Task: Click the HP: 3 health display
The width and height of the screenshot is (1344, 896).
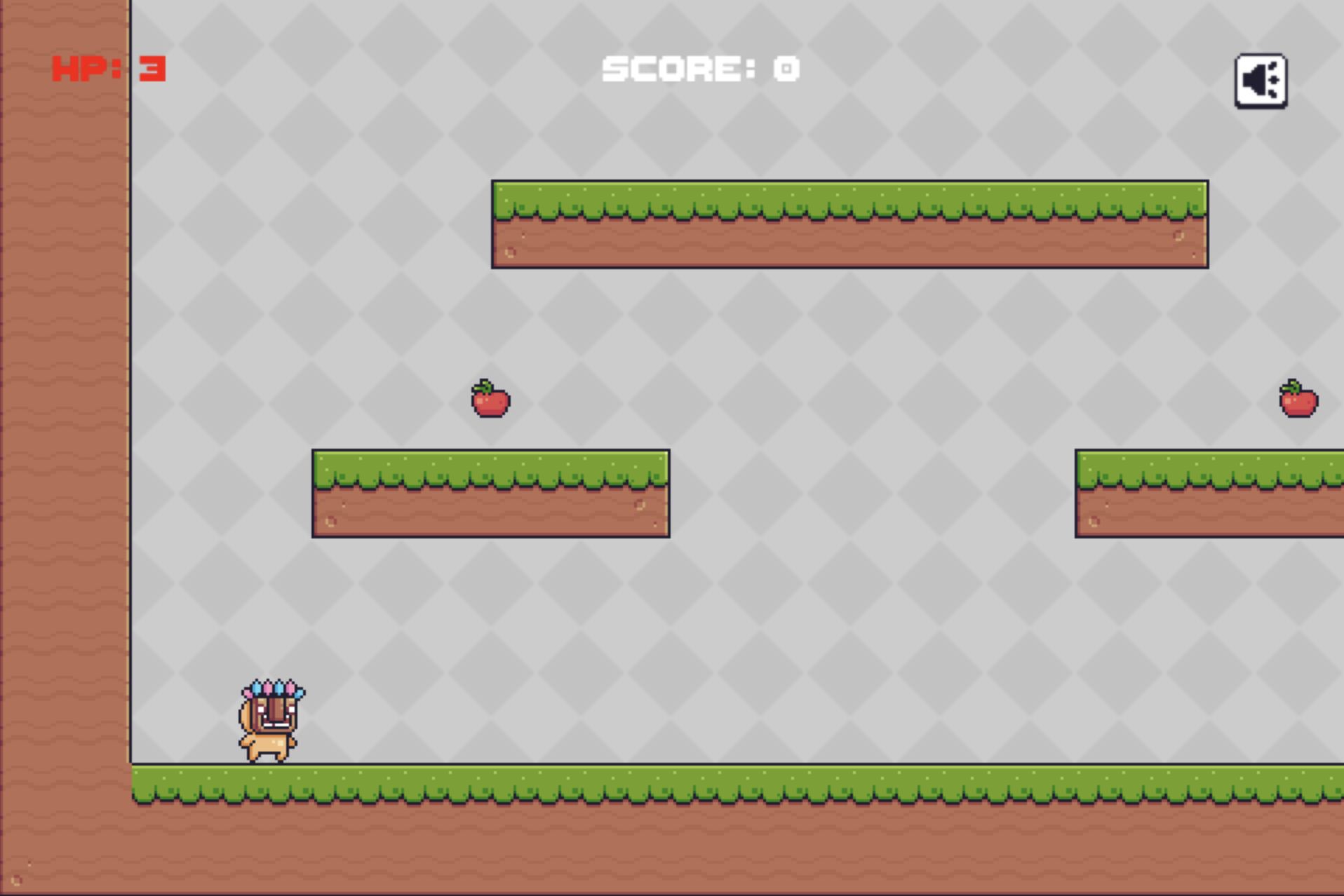Action: [109, 68]
